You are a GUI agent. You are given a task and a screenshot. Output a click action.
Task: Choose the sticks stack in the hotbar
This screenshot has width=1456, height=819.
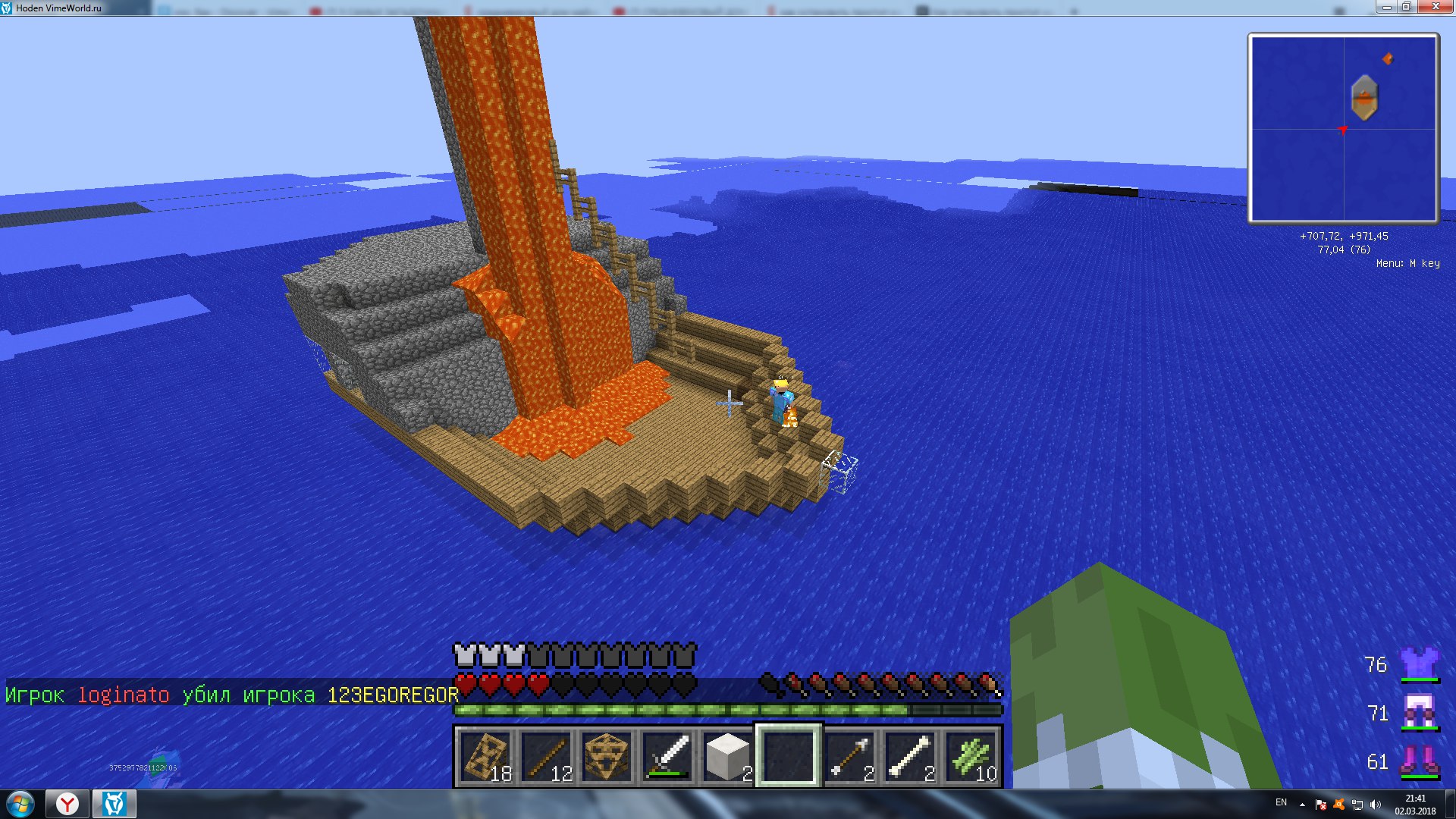click(547, 756)
